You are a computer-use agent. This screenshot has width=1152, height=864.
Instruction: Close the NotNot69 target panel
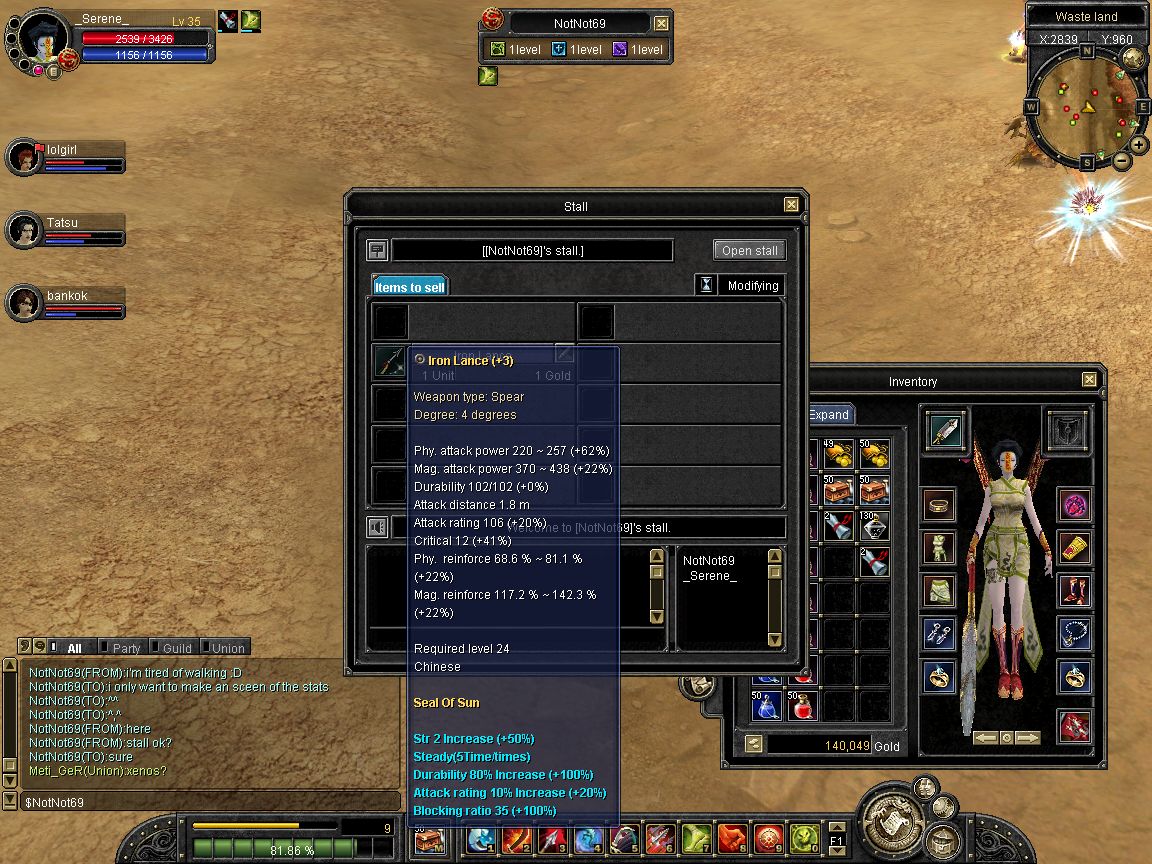tap(661, 23)
